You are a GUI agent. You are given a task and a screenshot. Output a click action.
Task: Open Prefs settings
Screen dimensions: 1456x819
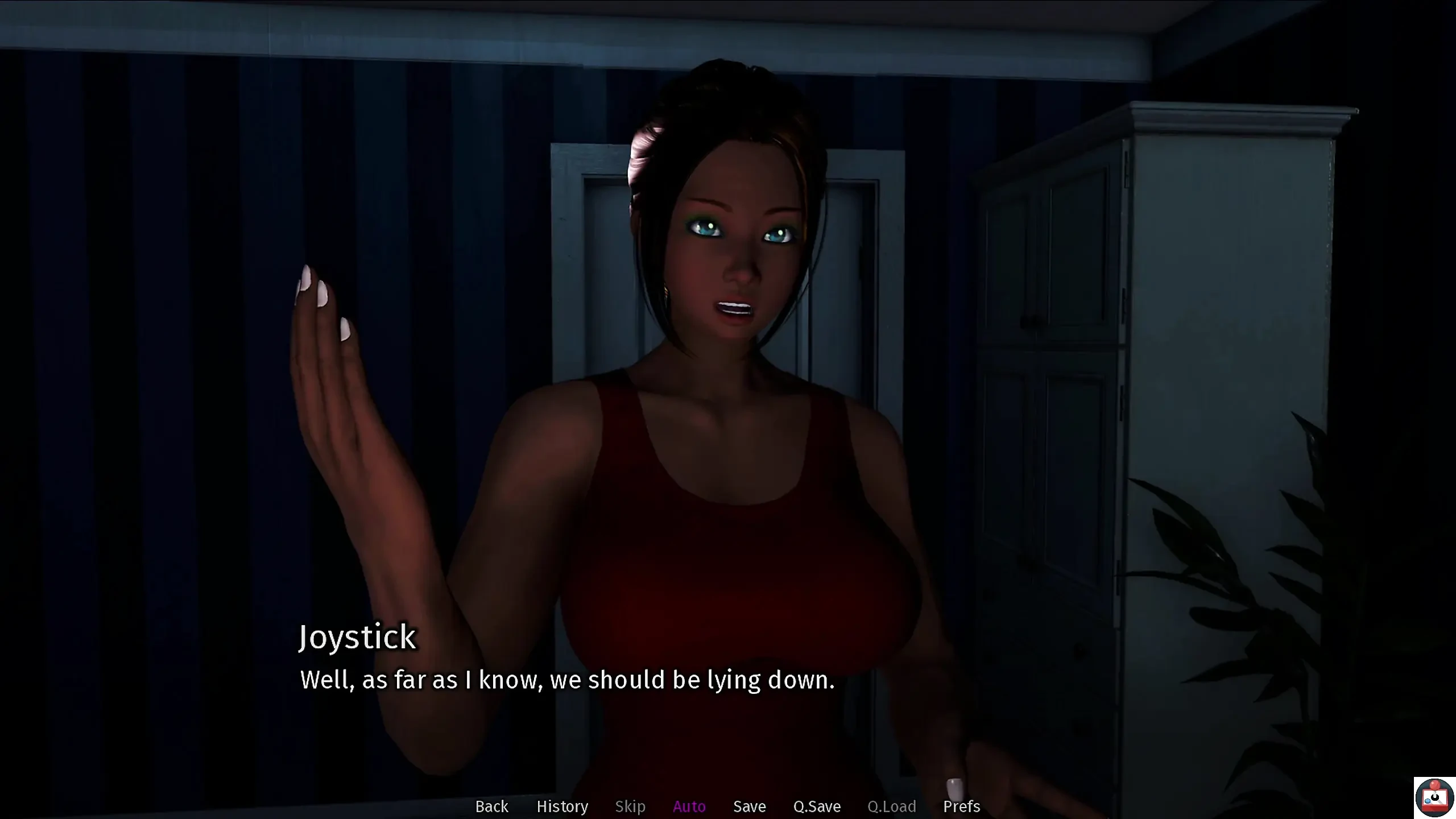pyautogui.click(x=961, y=806)
